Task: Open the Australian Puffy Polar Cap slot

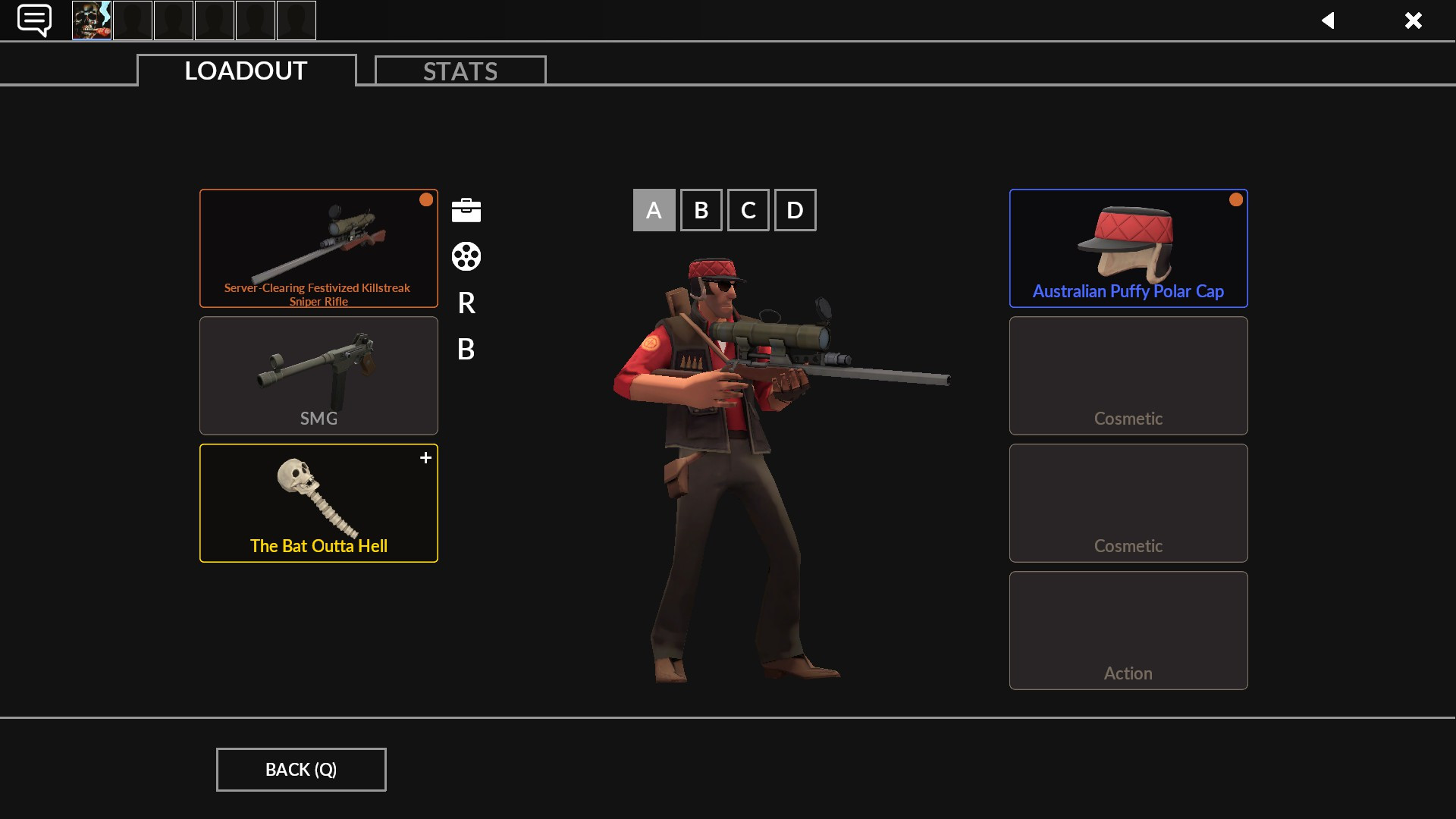Action: [1128, 248]
